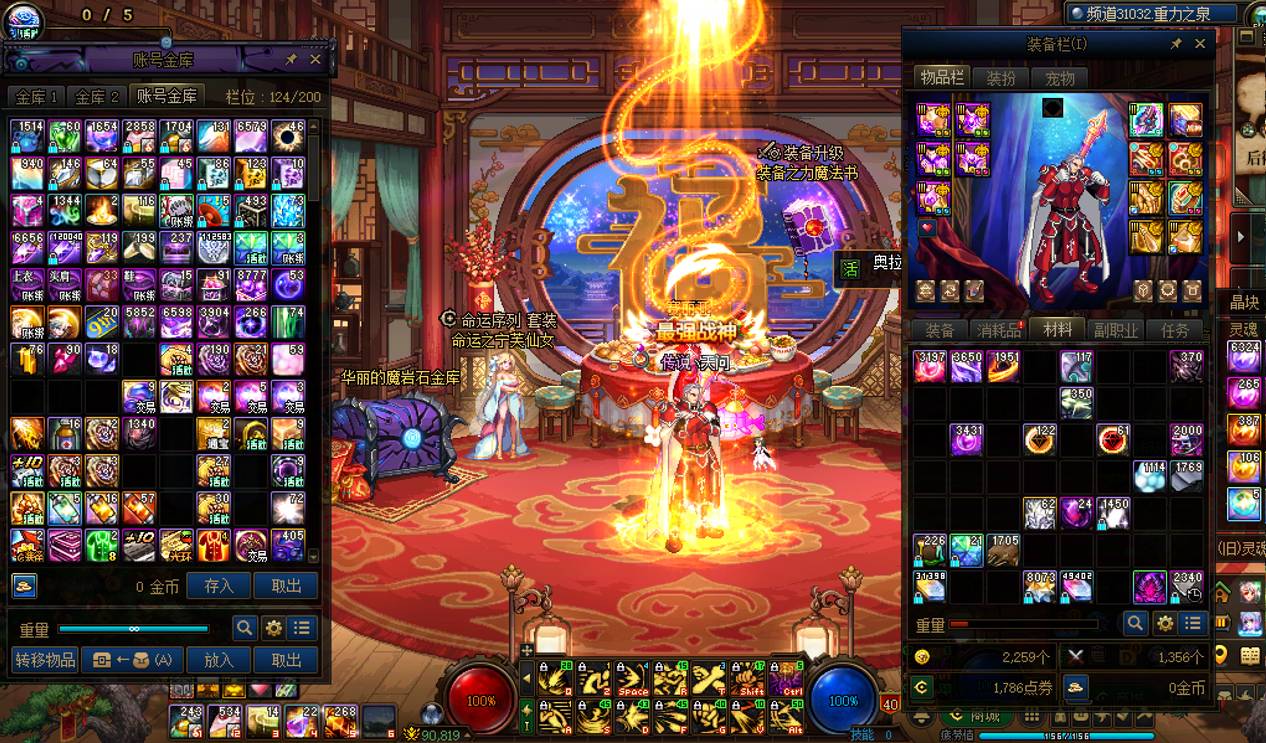This screenshot has width=1266, height=743.
Task: Click the 转移物品 transfer items button
Action: pos(45,660)
